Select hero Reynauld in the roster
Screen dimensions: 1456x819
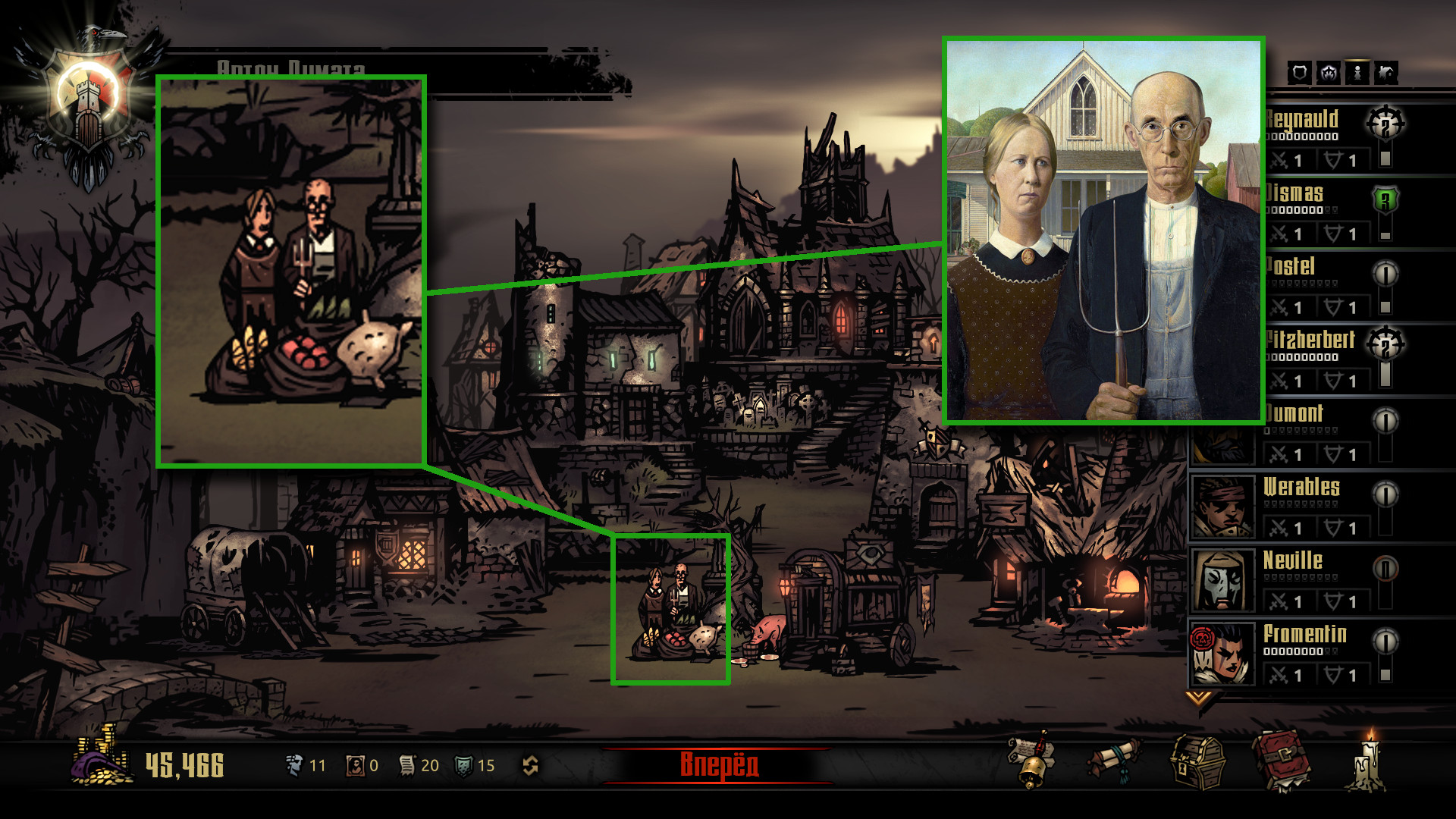click(1301, 120)
